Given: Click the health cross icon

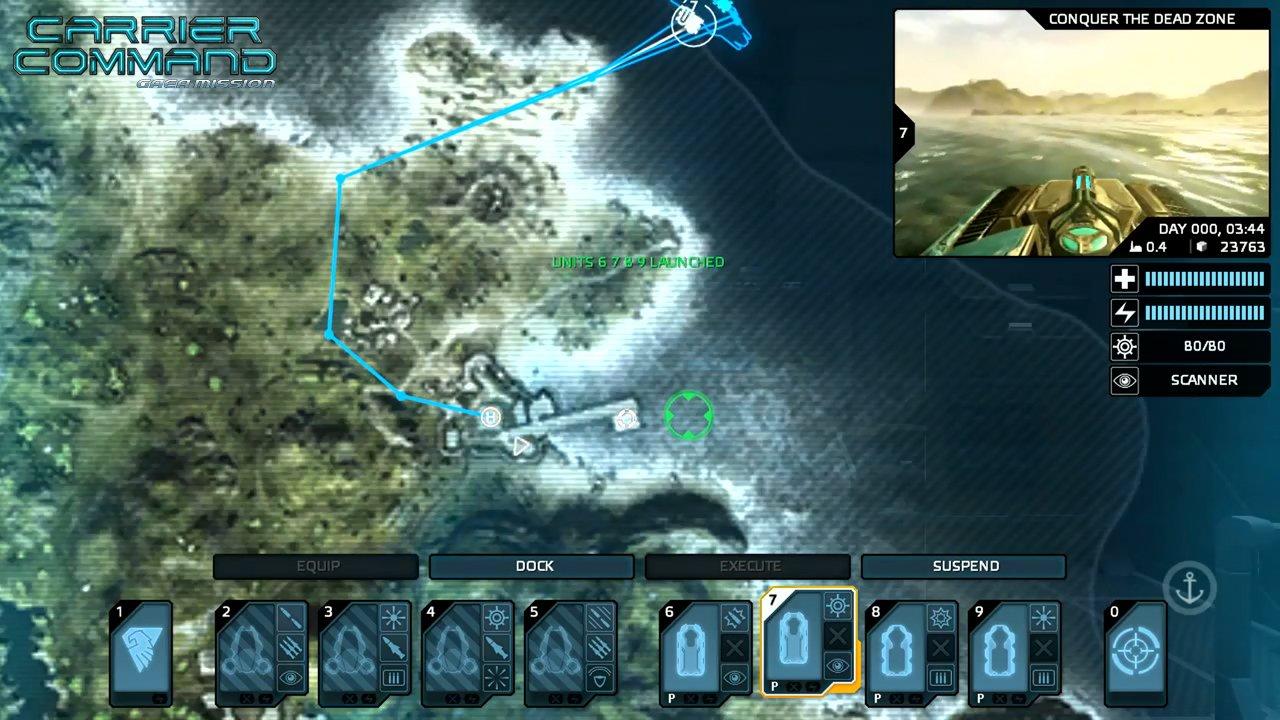Looking at the screenshot, I should [x=1124, y=279].
